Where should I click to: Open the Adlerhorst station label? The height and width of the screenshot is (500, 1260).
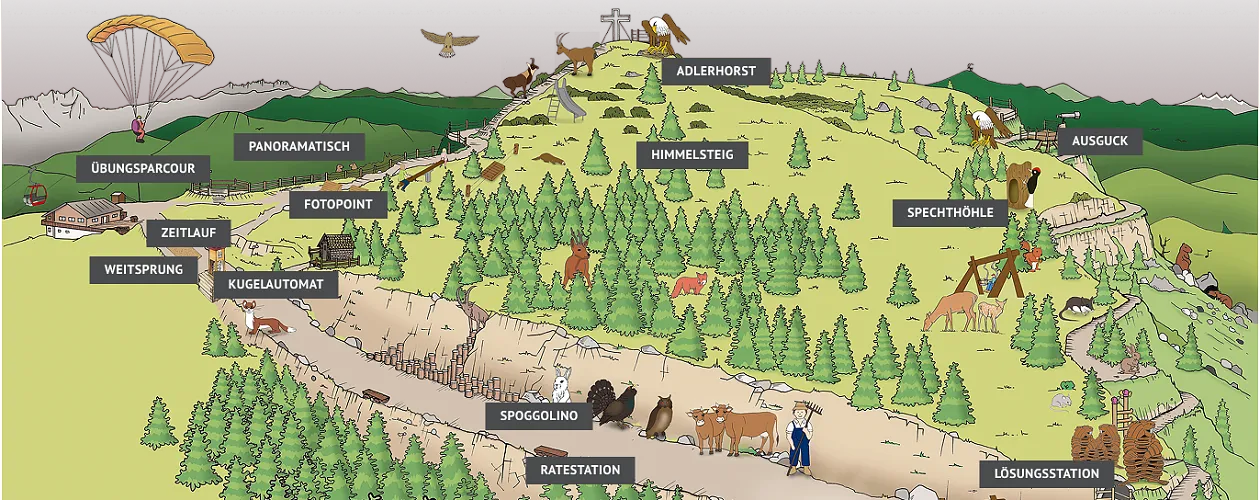click(716, 72)
